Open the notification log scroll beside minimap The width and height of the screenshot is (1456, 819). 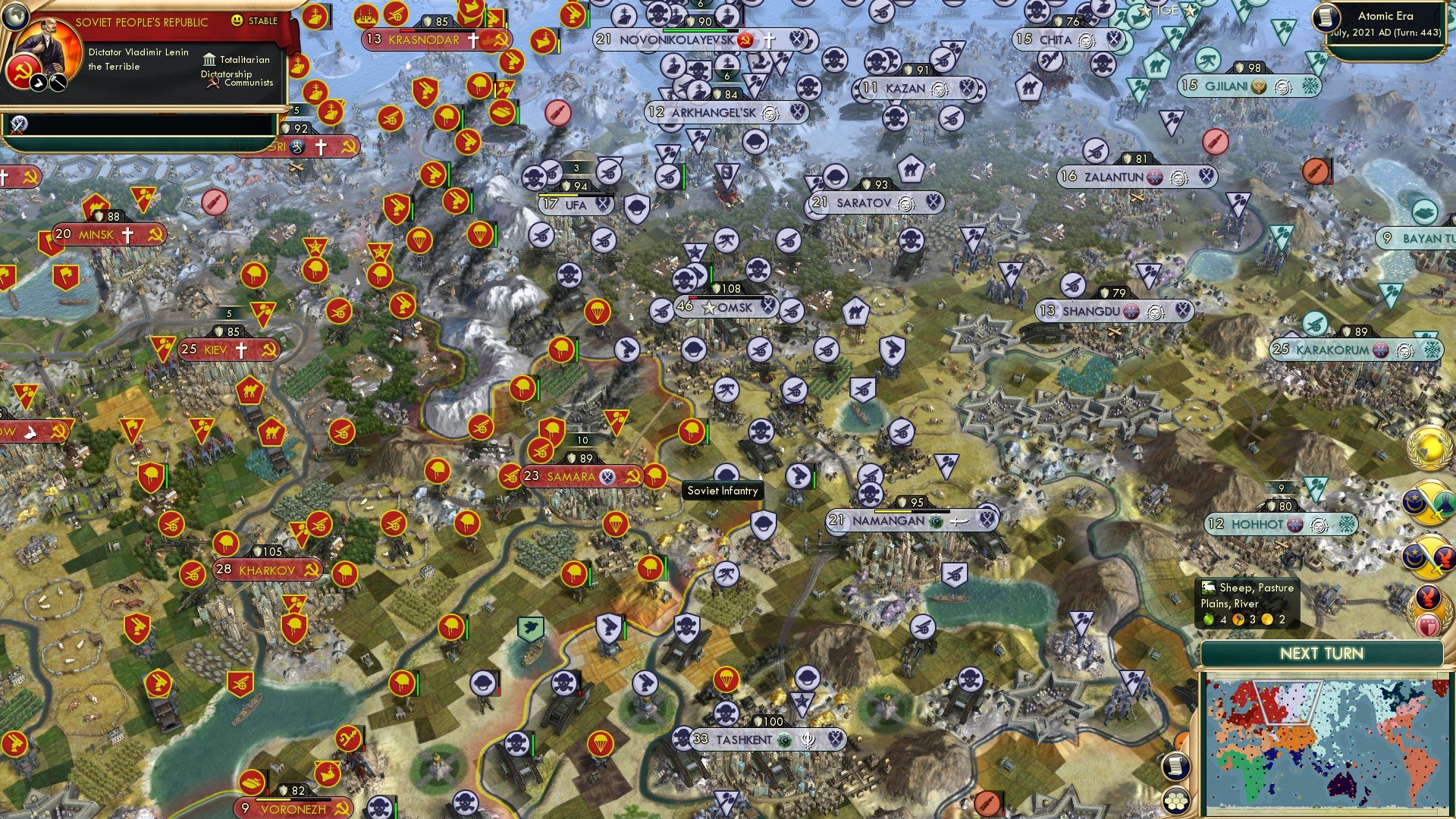(x=1176, y=766)
